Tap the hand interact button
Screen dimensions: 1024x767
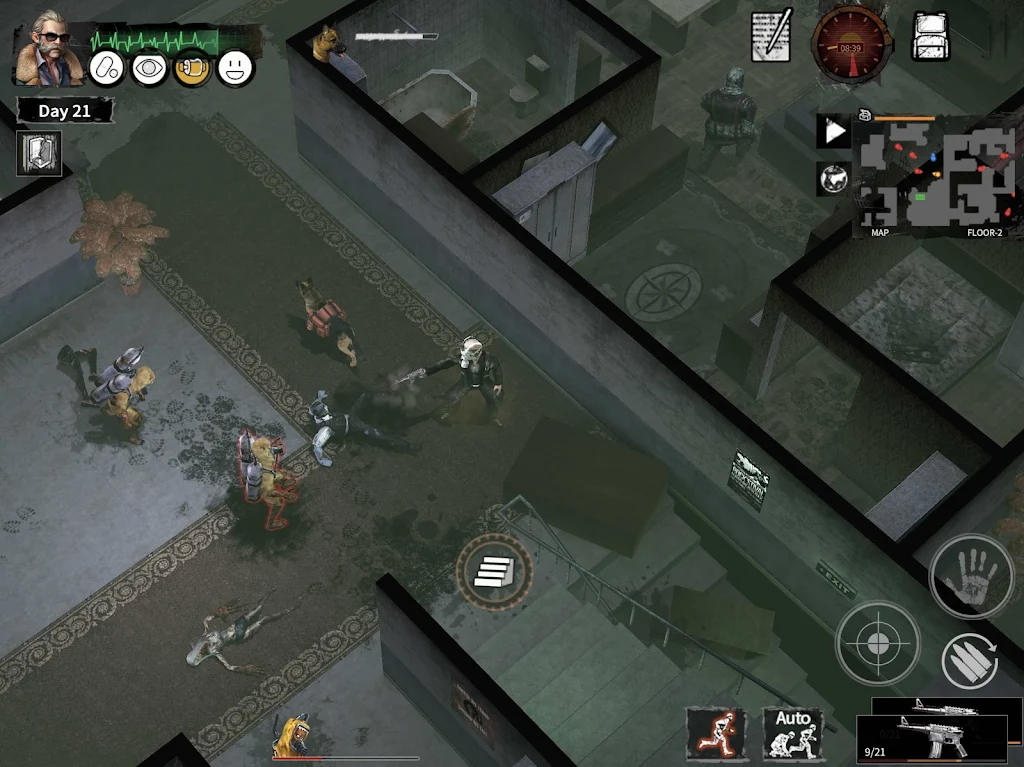[x=971, y=576]
